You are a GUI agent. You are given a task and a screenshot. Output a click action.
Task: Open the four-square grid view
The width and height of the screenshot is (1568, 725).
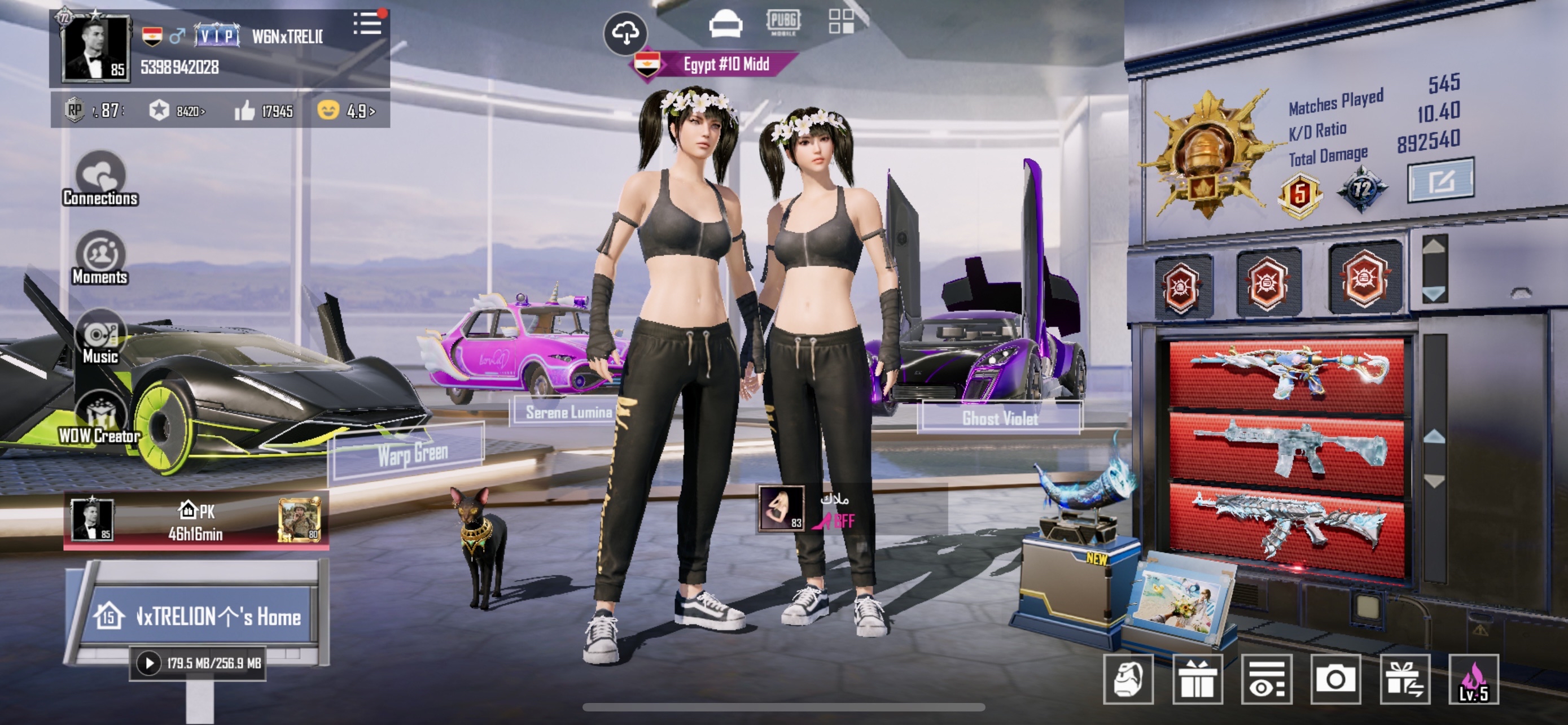(840, 21)
